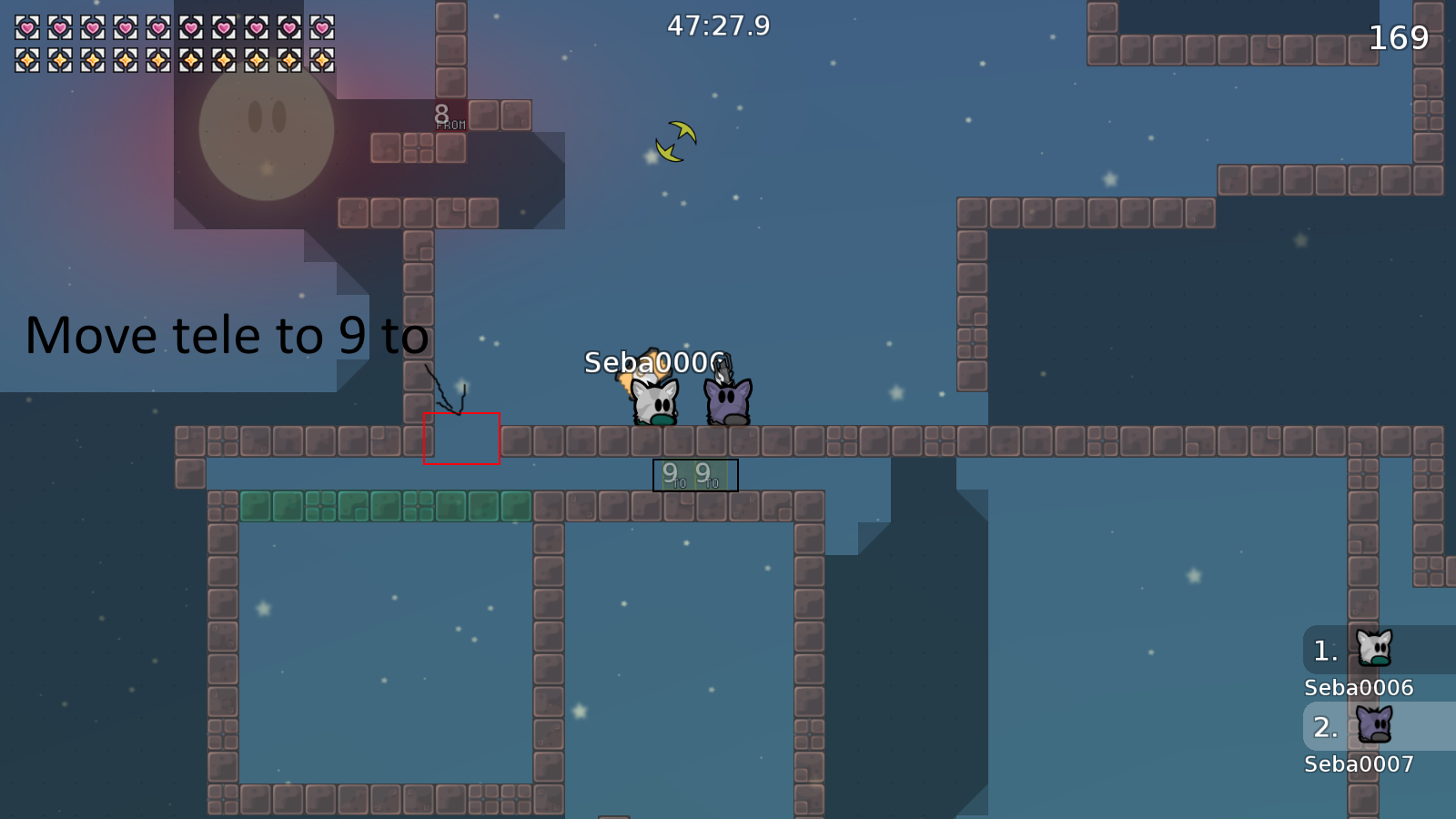Select the name Seba0006 above the player
Image resolution: width=1456 pixels, height=819 pixels.
[x=653, y=360]
